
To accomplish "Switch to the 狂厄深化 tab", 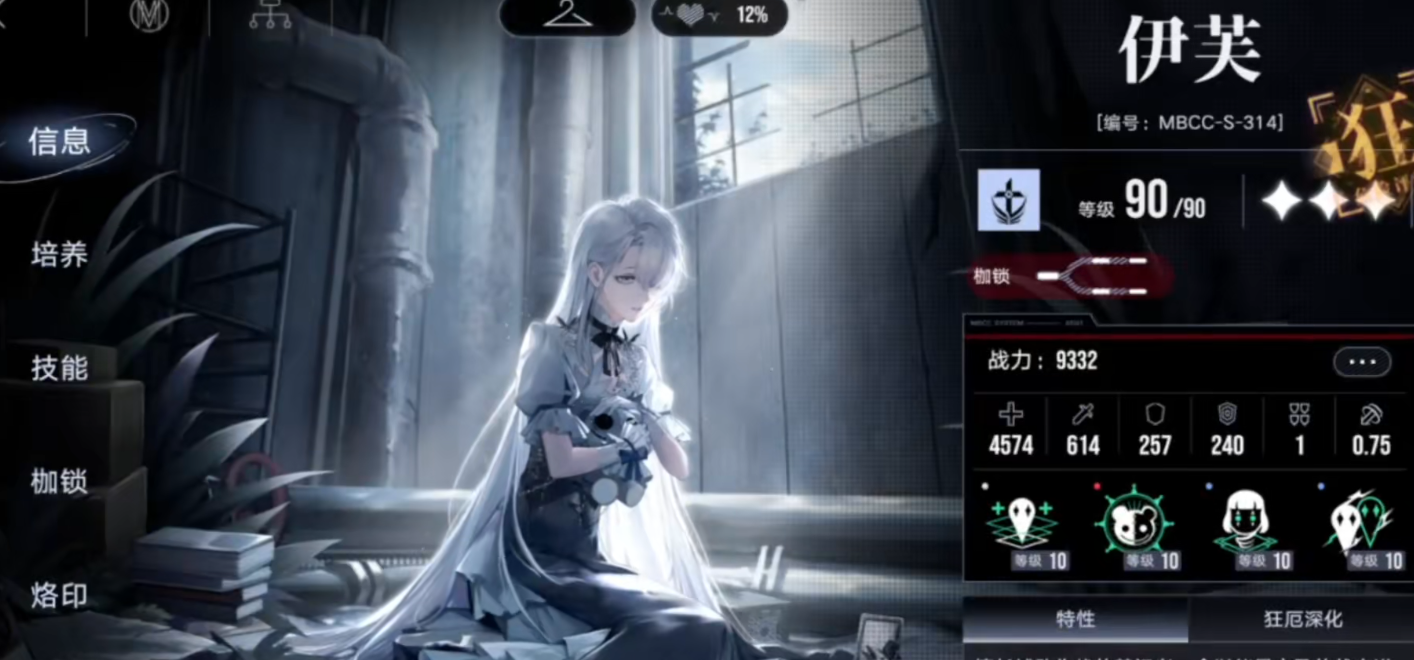I will [x=1303, y=620].
